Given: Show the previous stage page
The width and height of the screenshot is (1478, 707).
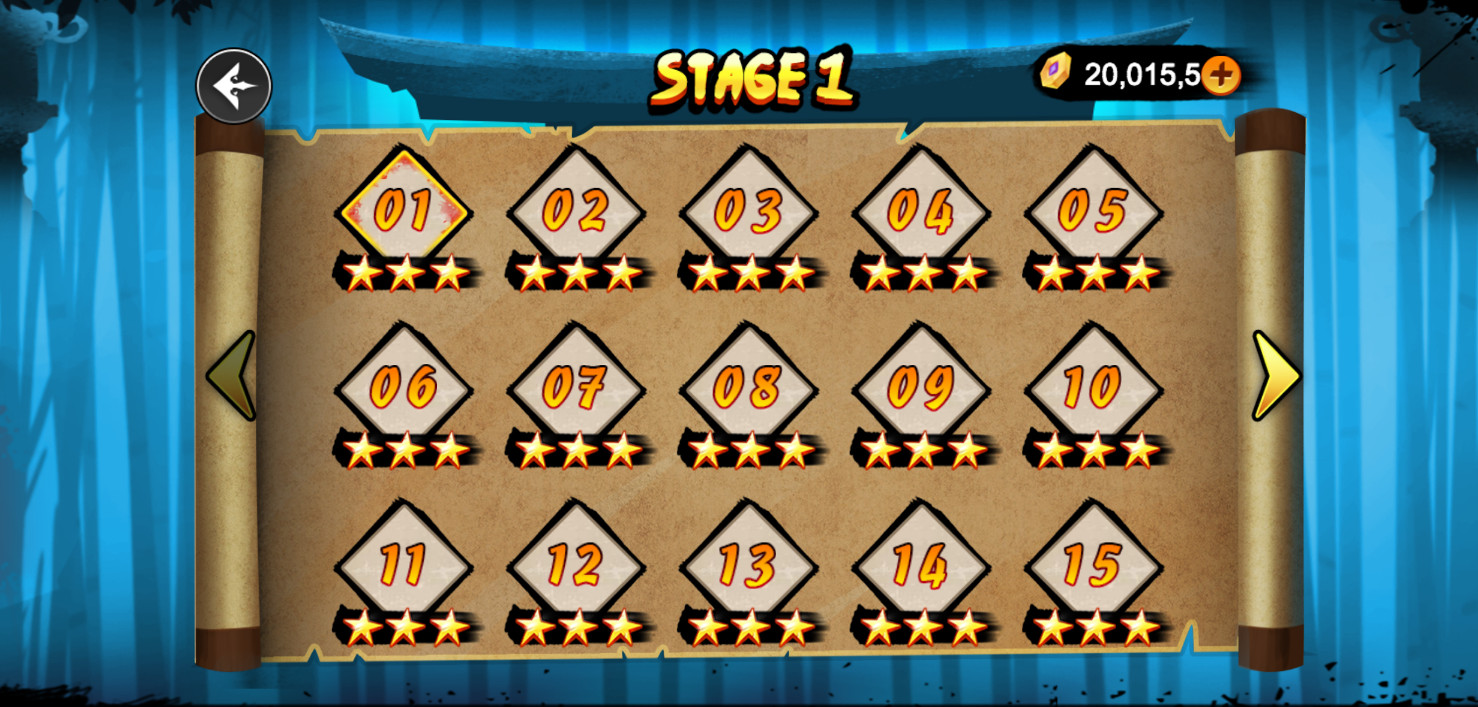Looking at the screenshot, I should [231, 376].
